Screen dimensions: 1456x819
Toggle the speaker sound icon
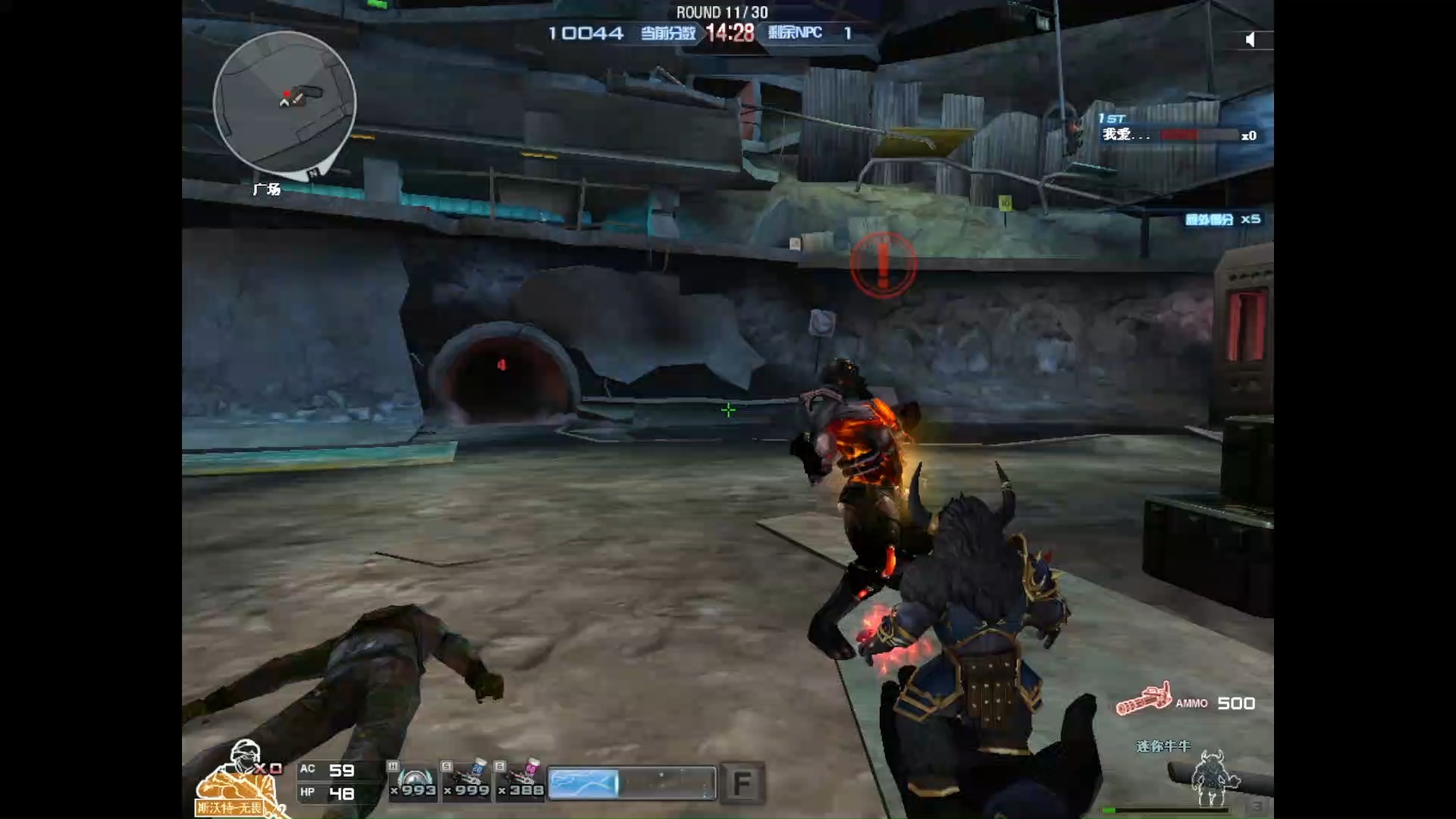[x=1250, y=39]
